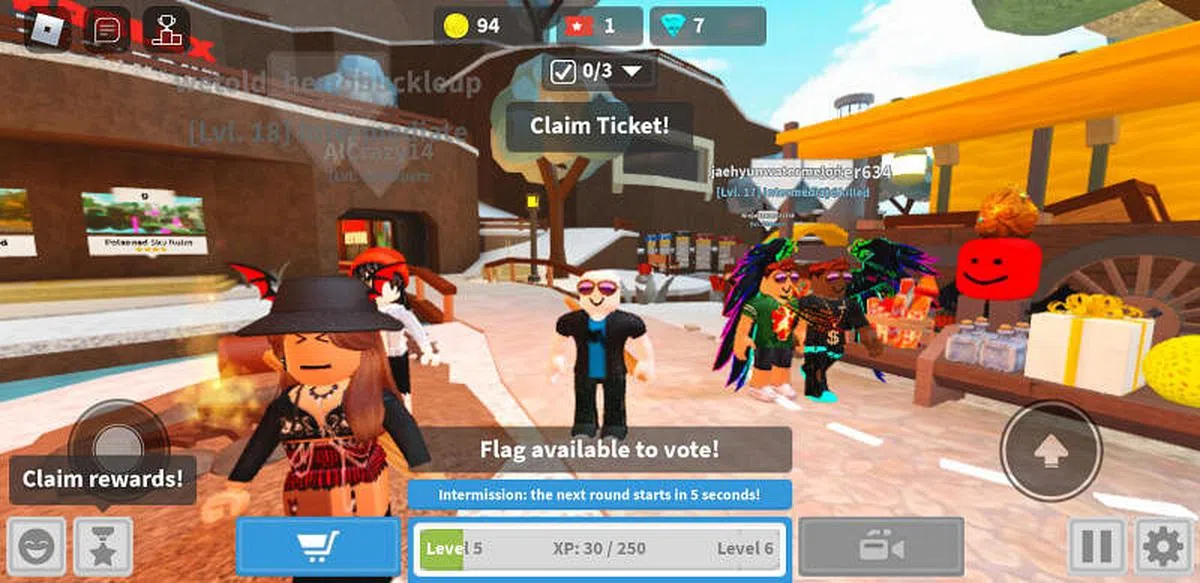Click the Claim Ticket! button
Image resolution: width=1200 pixels, height=583 pixels.
(599, 126)
